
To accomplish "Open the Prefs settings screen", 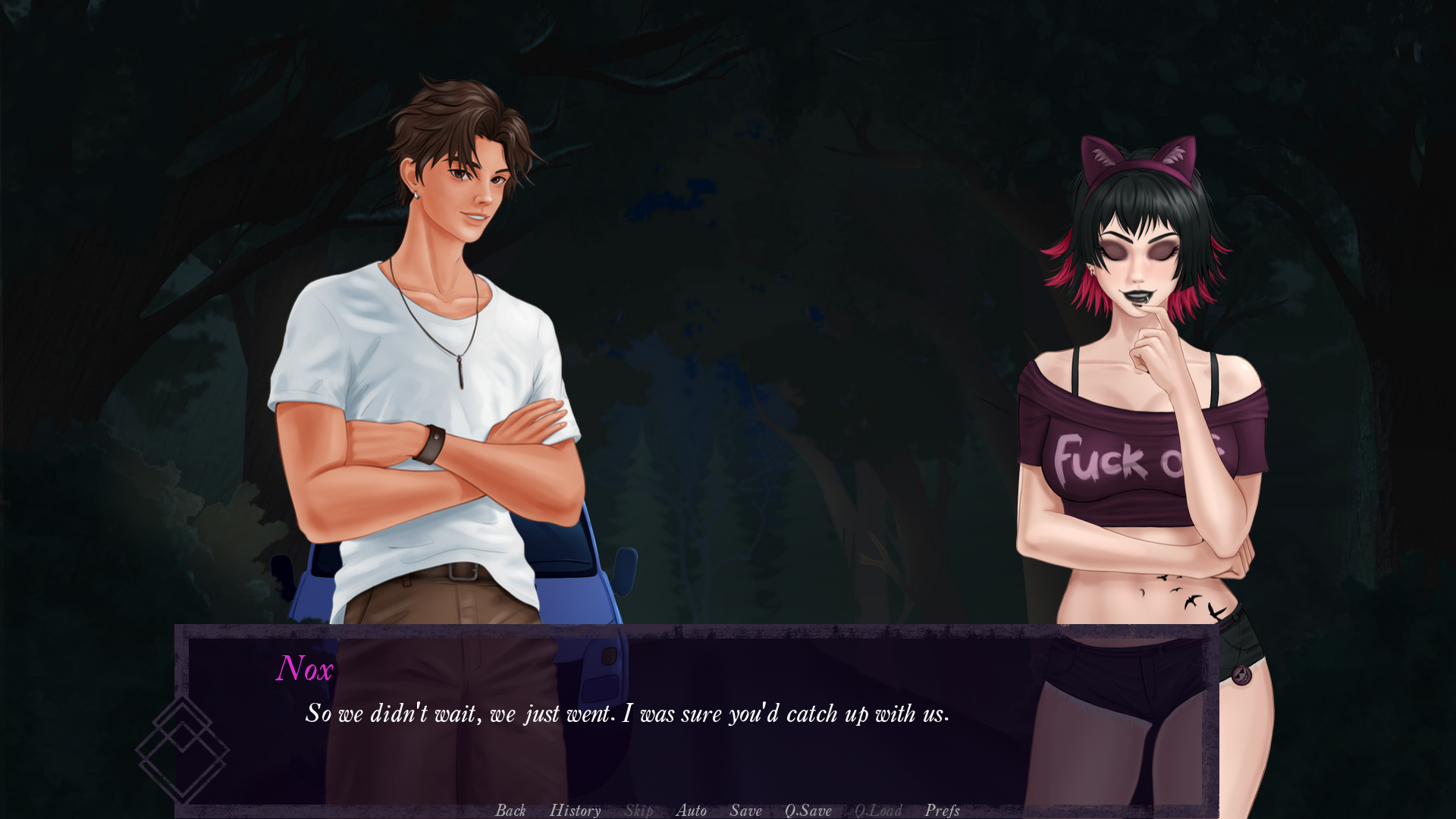I will point(942,811).
